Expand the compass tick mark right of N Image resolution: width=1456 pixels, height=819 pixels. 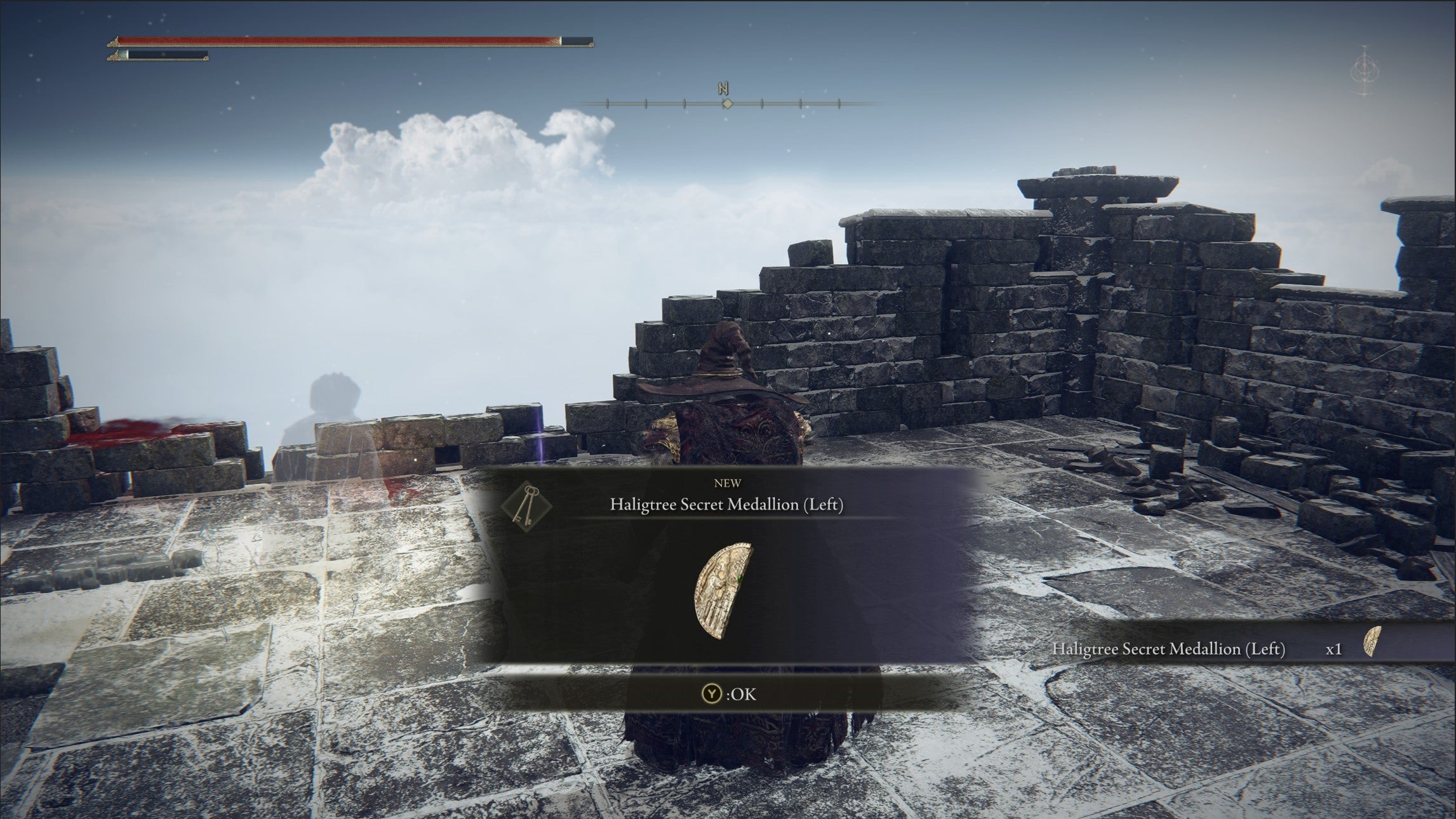pyautogui.click(x=762, y=103)
